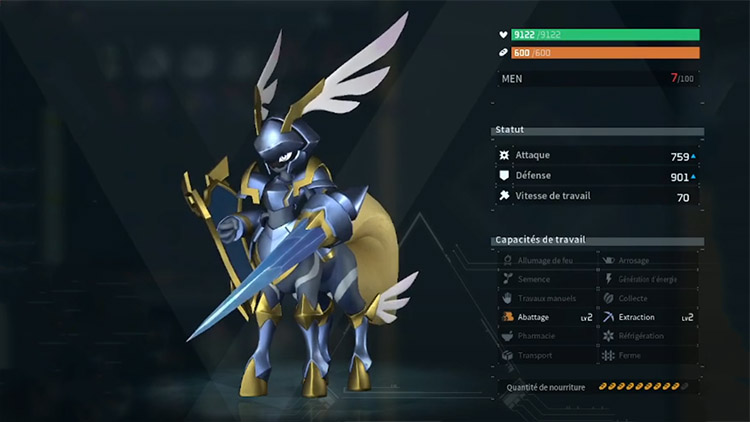Click the Allumage de feu work cell

pos(547,260)
